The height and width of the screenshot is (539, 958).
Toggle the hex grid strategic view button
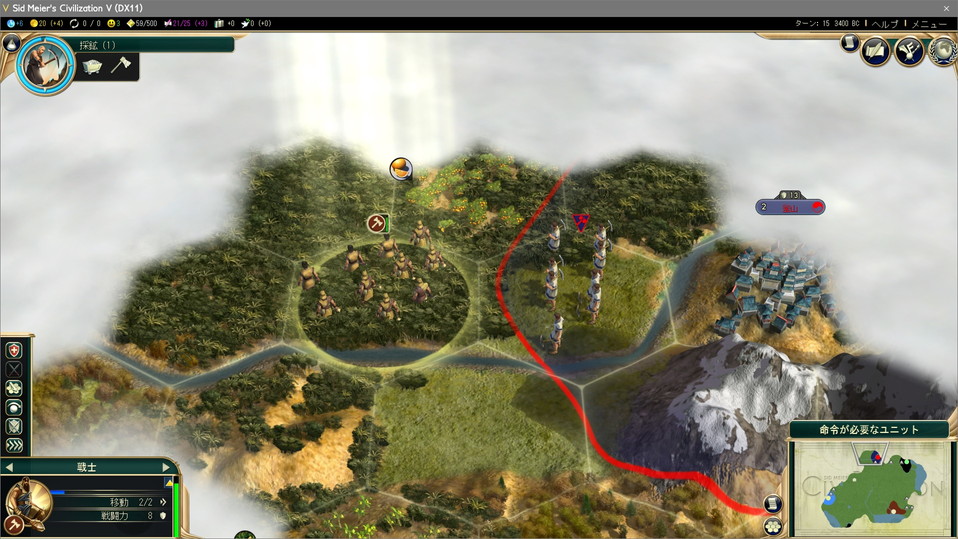(772, 526)
